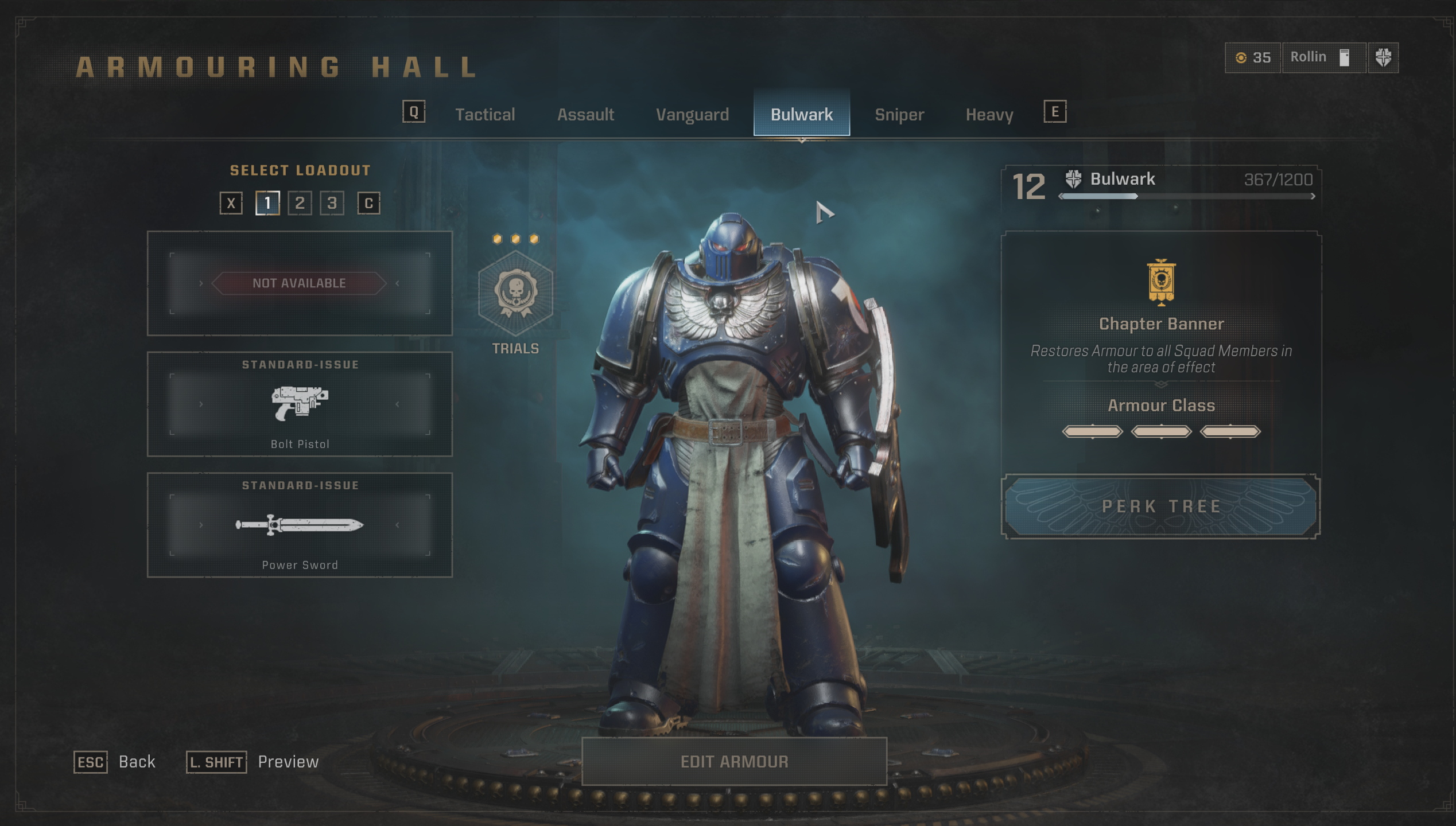The width and height of the screenshot is (1456, 826).
Task: Select the X loadout slot
Action: [231, 202]
